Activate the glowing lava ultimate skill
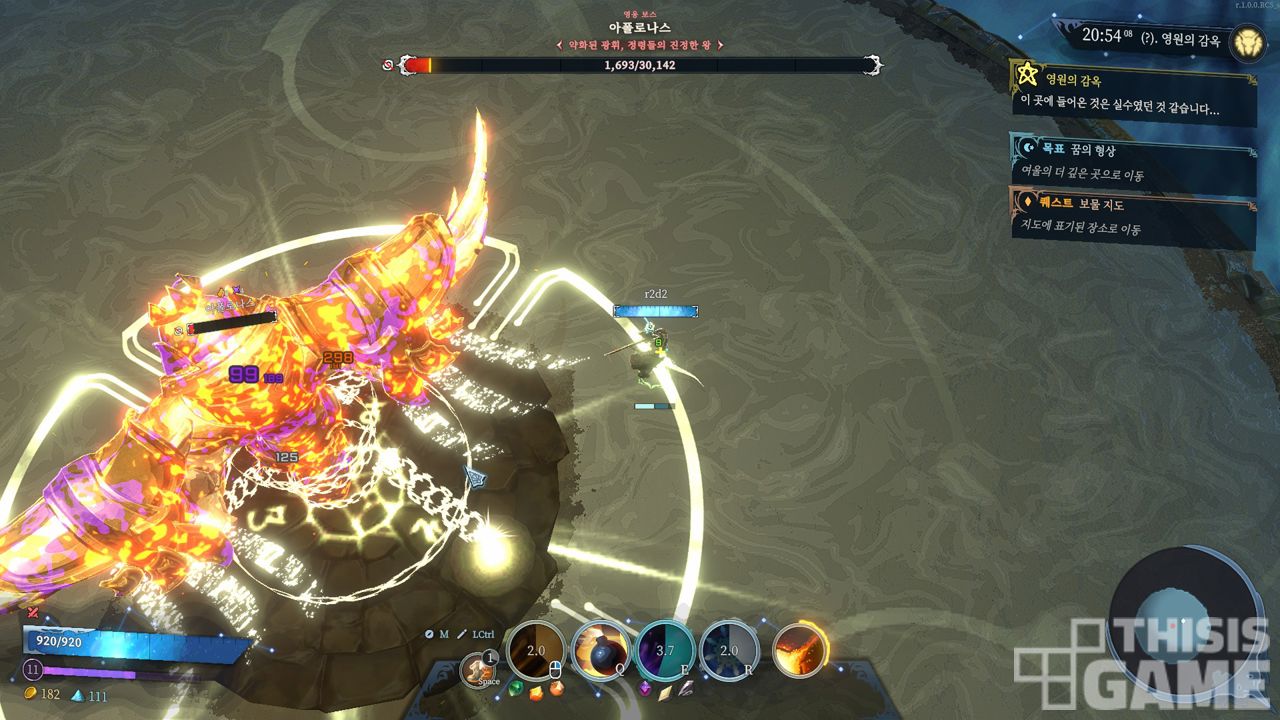This screenshot has height=720, width=1280. [799, 651]
